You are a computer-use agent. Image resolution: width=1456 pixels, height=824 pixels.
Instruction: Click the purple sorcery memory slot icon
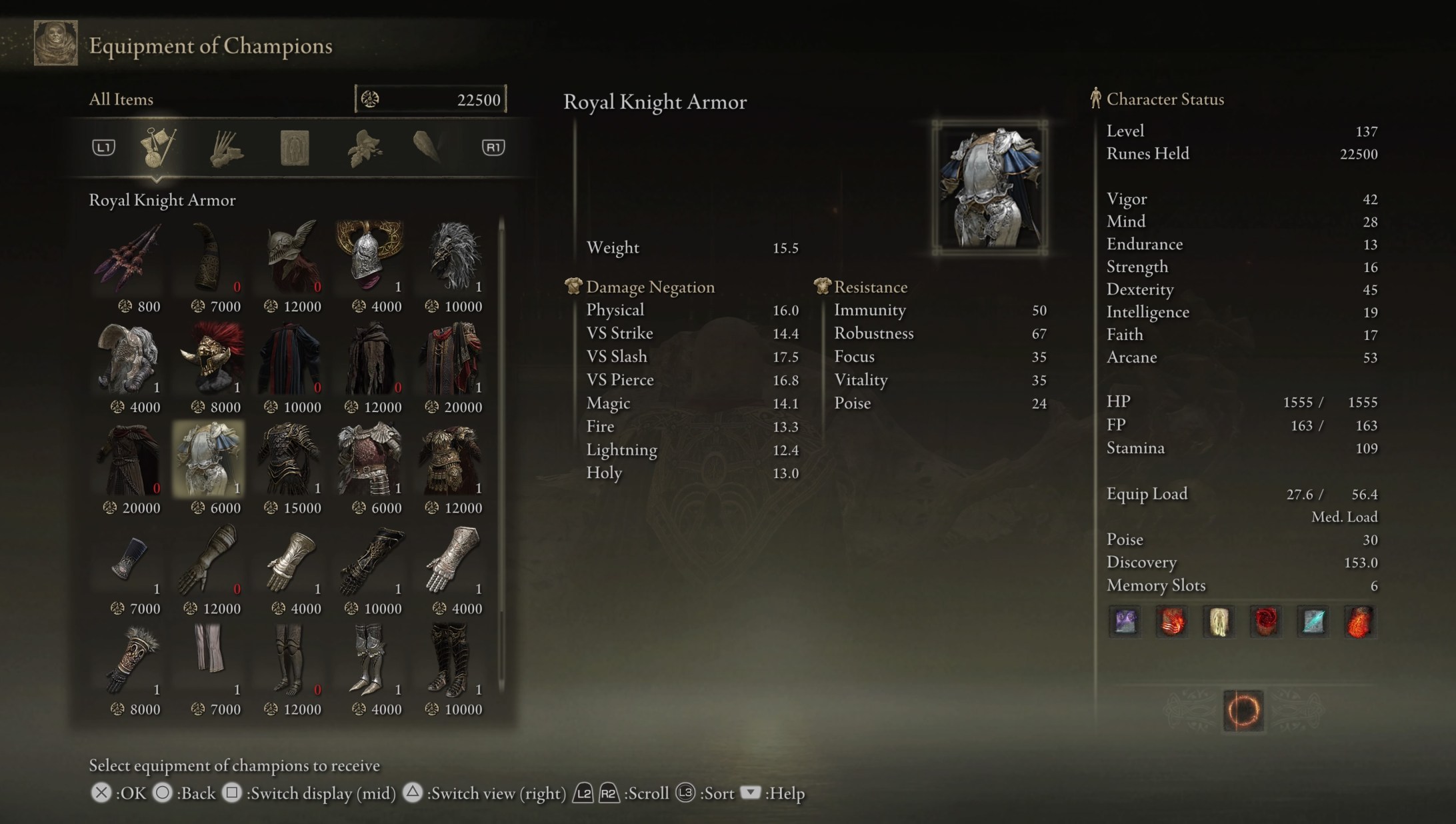pyautogui.click(x=1124, y=621)
